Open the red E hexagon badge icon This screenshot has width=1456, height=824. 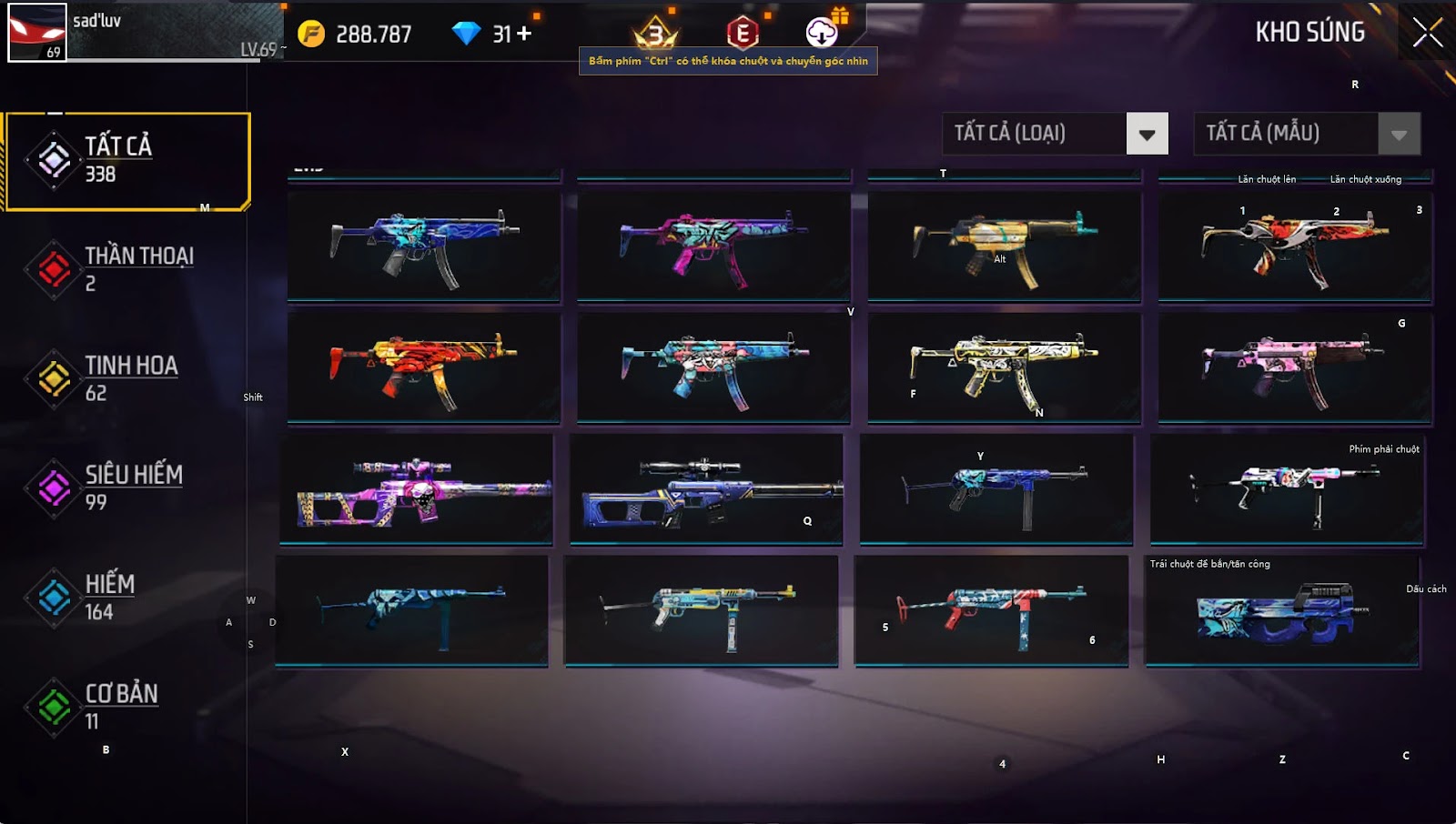(743, 33)
